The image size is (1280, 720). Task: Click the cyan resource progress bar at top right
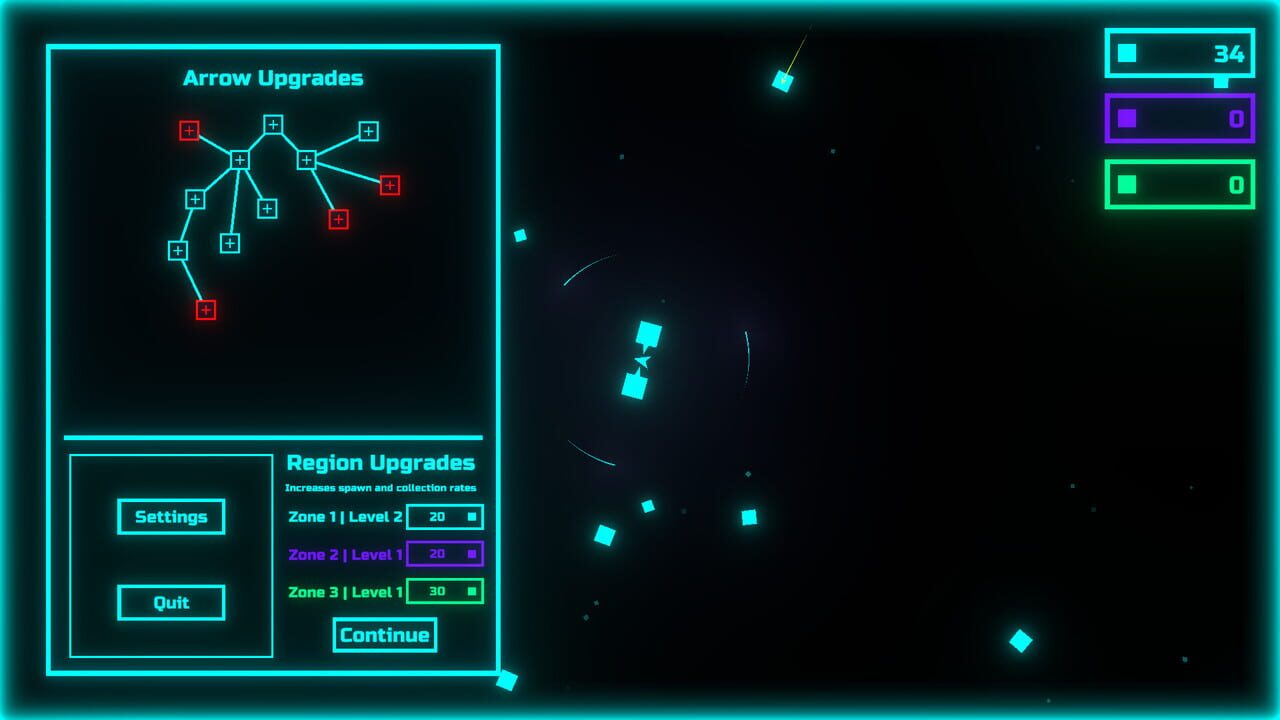[x=1178, y=54]
